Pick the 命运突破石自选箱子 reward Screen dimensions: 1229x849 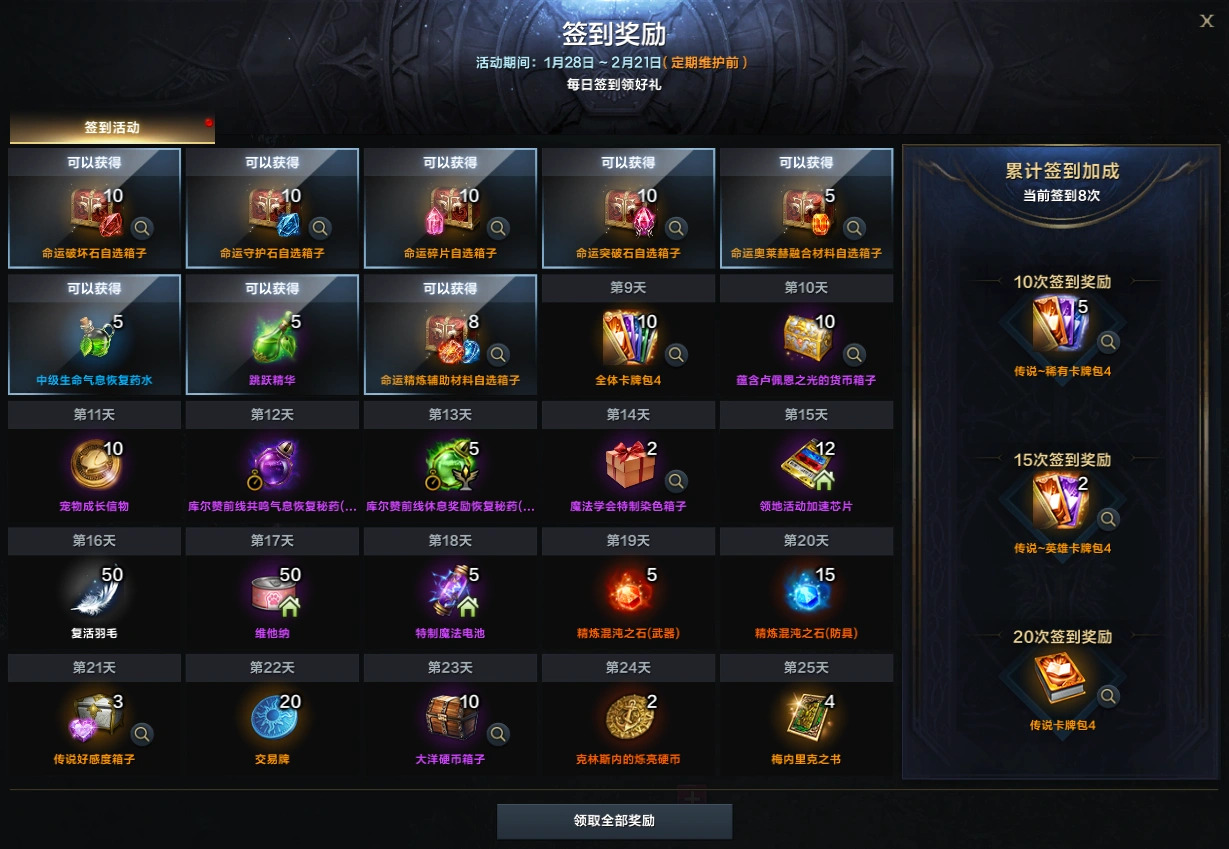(x=628, y=209)
